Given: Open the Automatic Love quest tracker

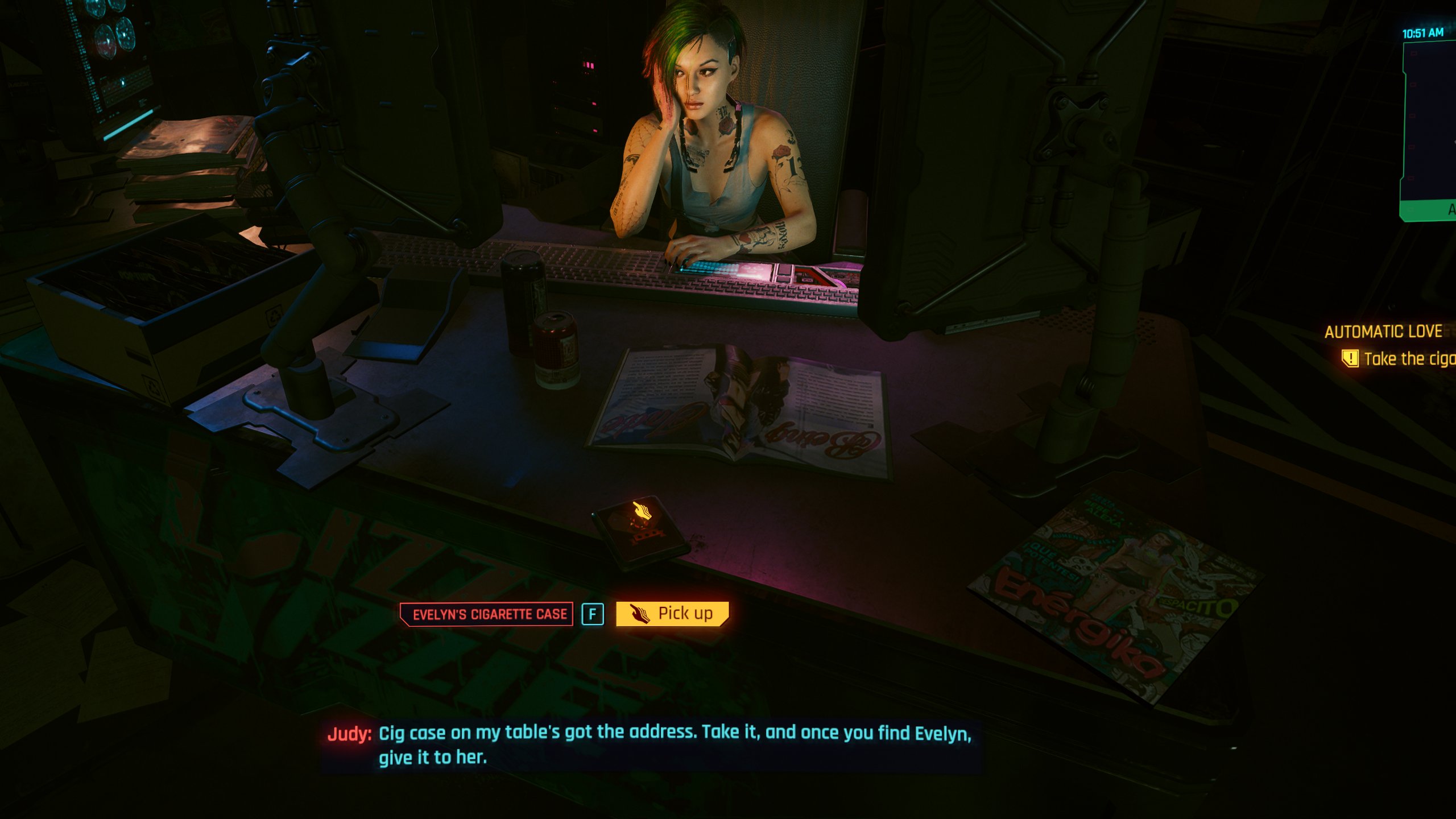Looking at the screenshot, I should [x=1383, y=332].
